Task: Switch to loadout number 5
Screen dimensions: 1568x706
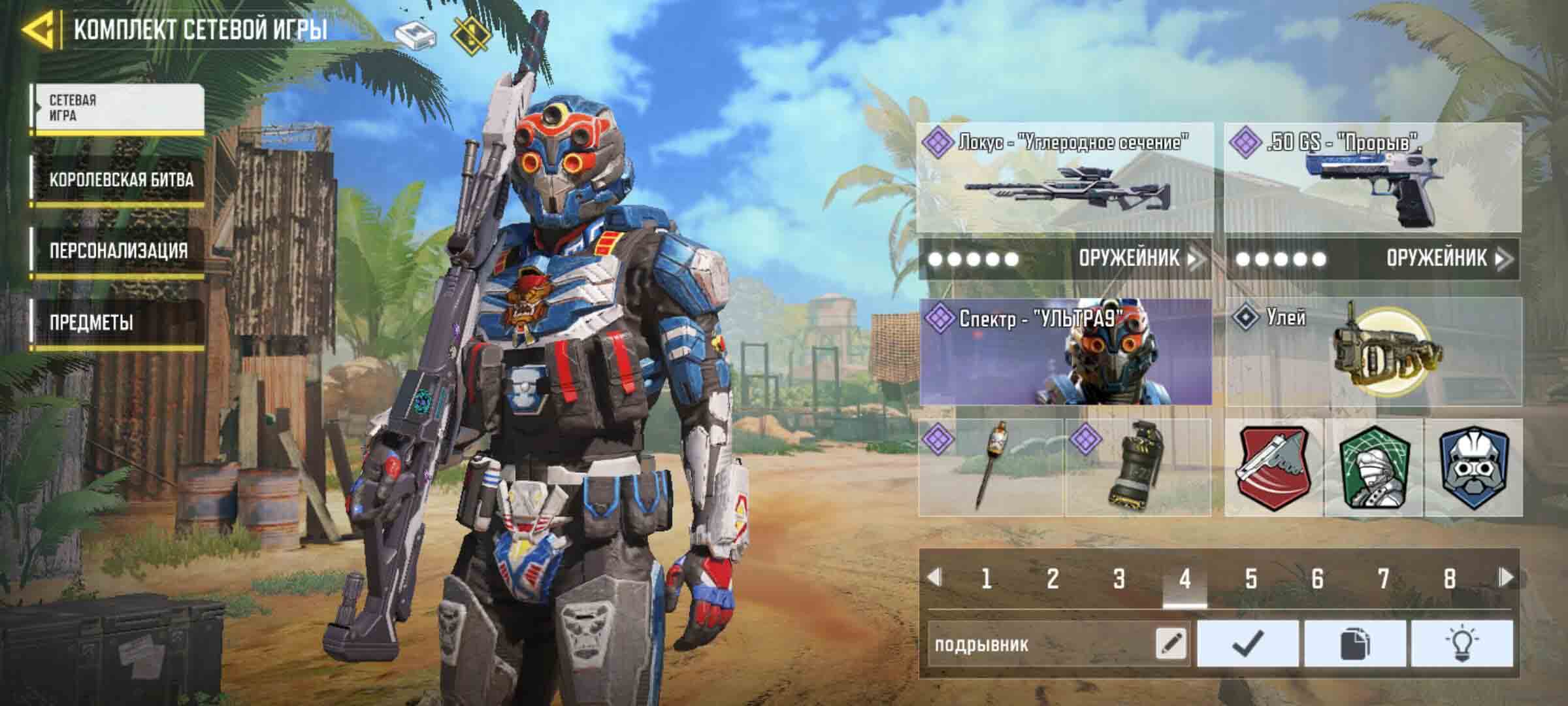Action: [1250, 579]
